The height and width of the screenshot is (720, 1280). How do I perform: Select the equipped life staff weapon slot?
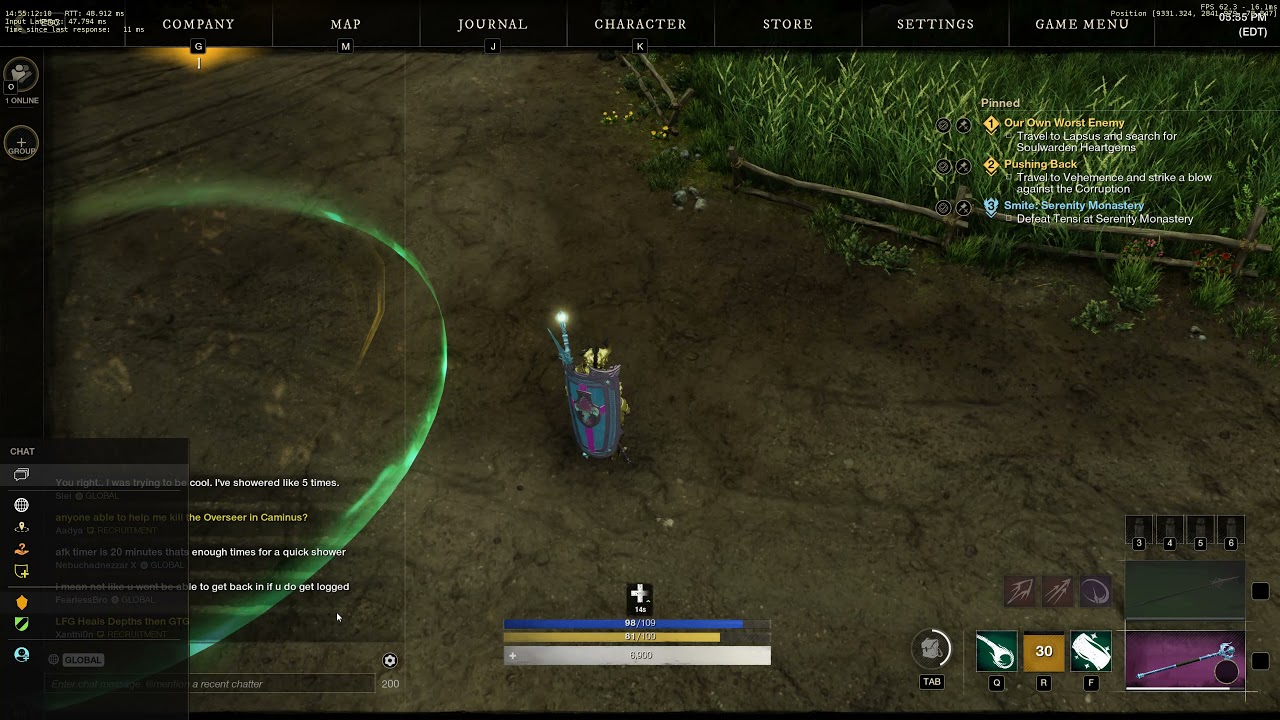(x=1185, y=660)
